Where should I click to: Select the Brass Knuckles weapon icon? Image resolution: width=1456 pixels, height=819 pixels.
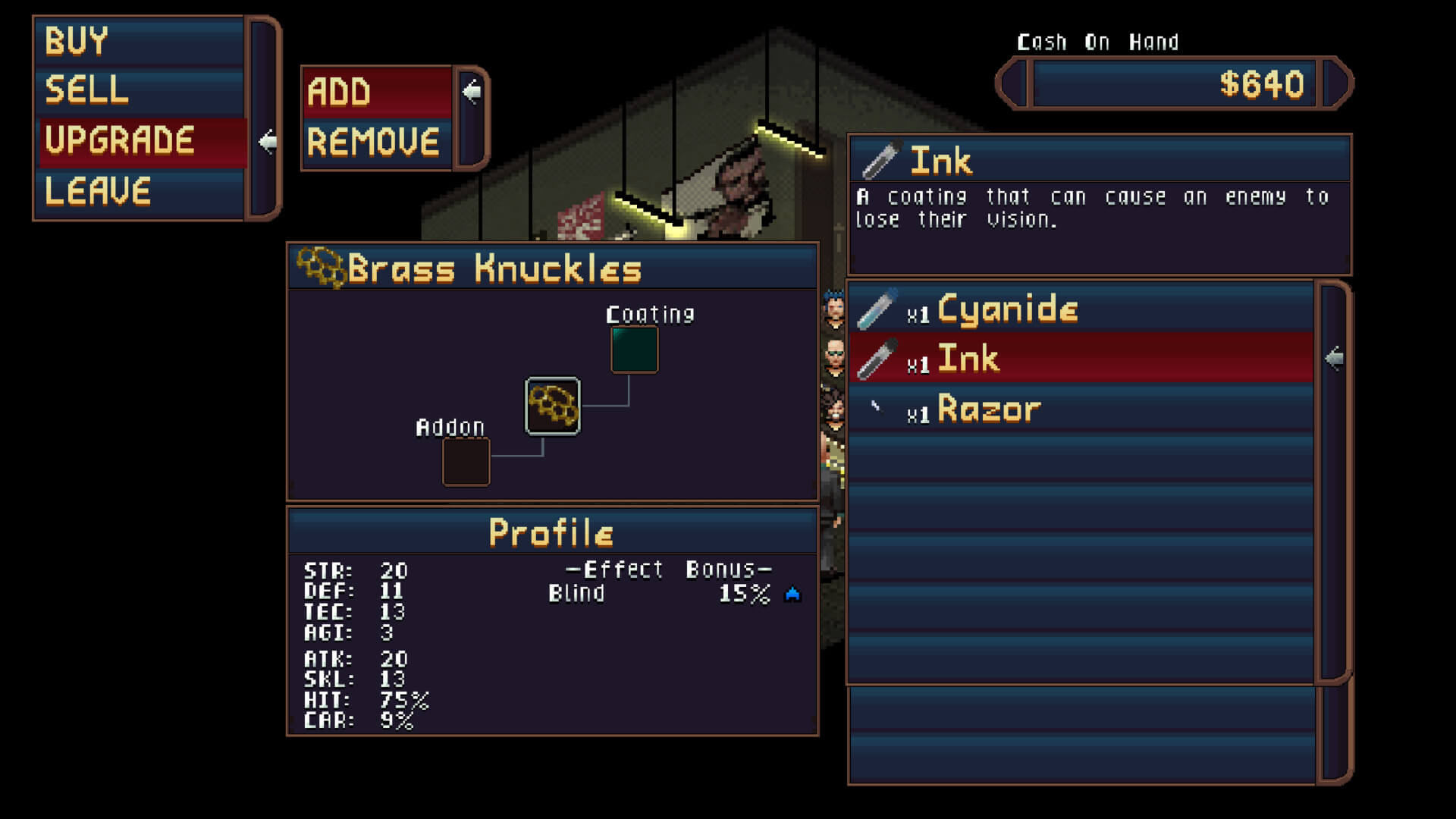553,406
